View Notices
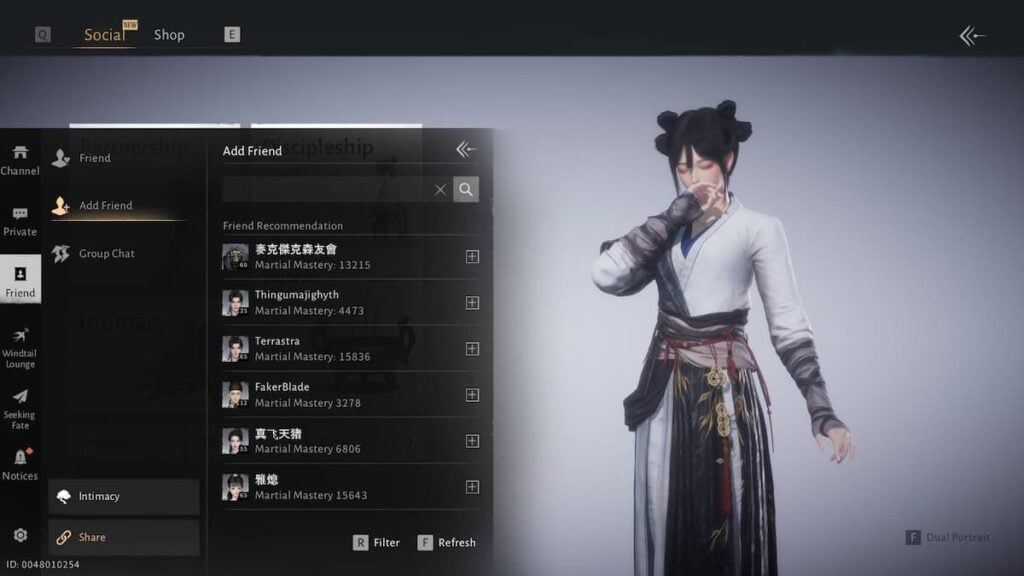This screenshot has height=576, width=1024. [x=20, y=465]
